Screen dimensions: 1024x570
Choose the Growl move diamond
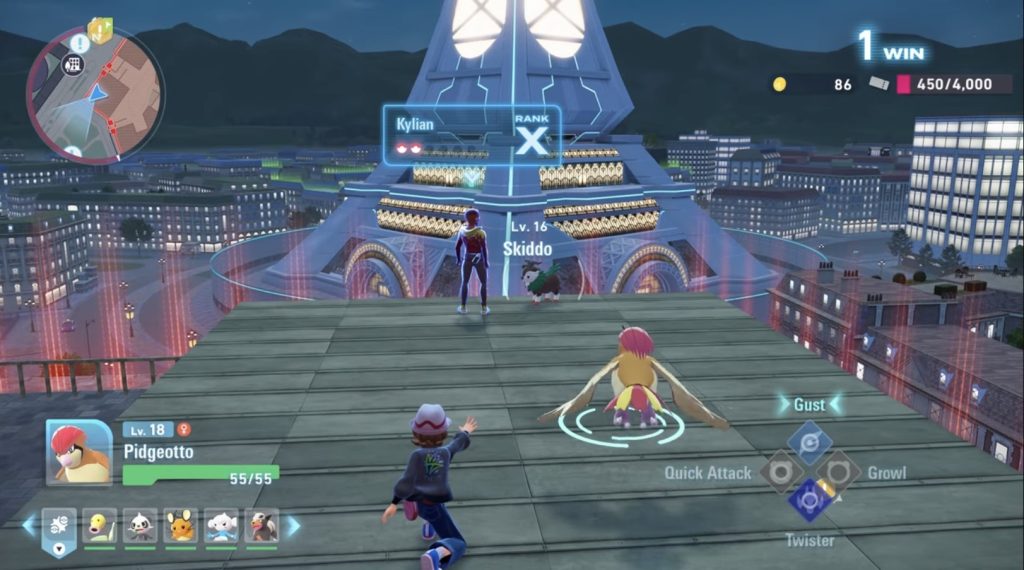tap(838, 471)
